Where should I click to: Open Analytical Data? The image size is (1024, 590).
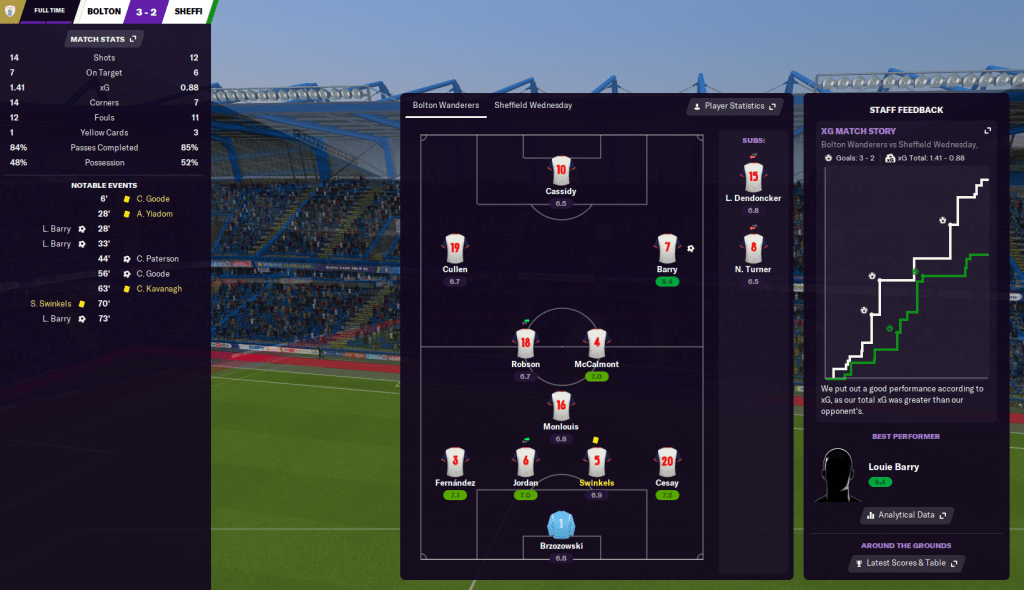click(x=907, y=515)
